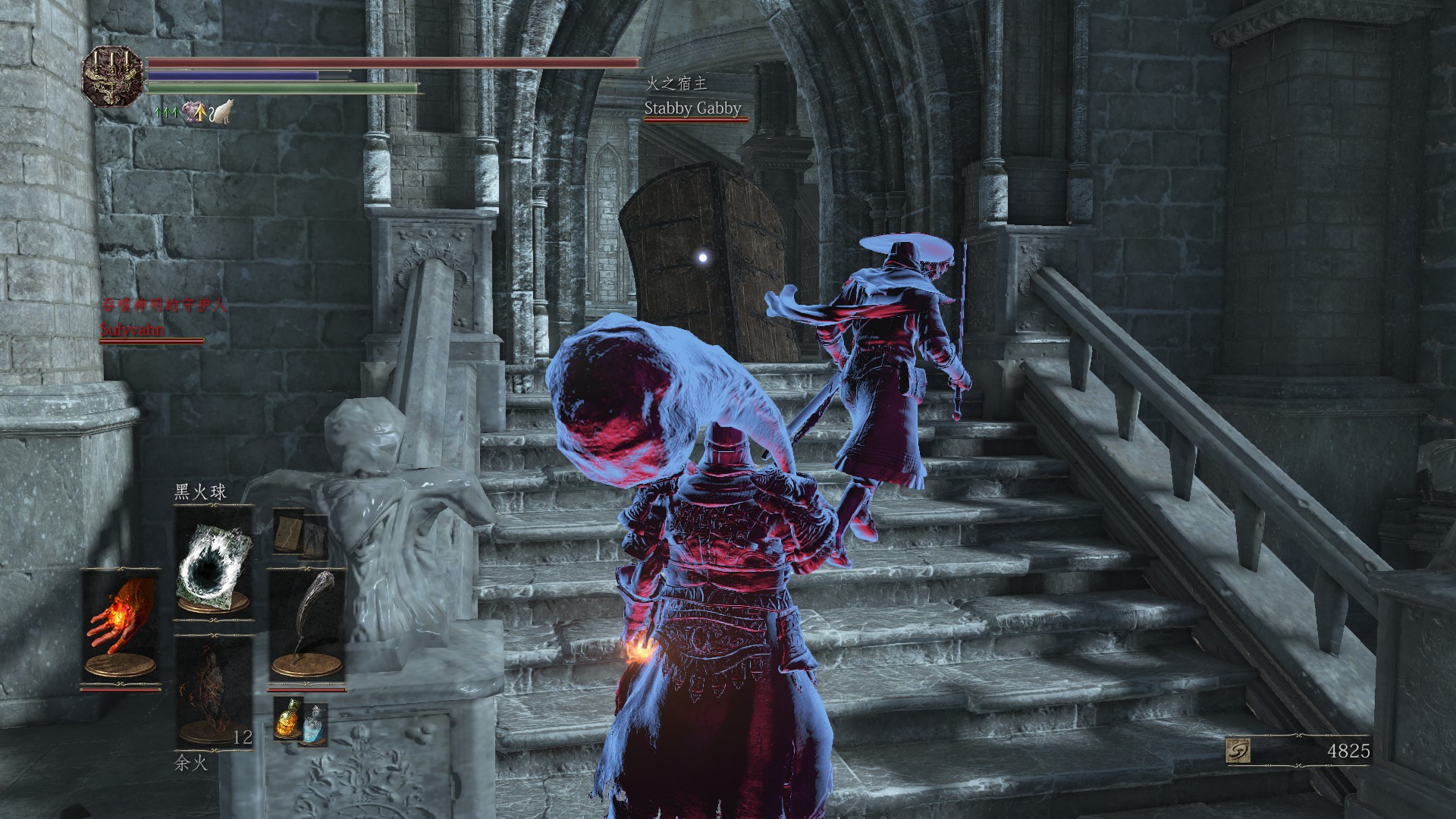
Task: Click the white cat status icon
Action: click(222, 113)
